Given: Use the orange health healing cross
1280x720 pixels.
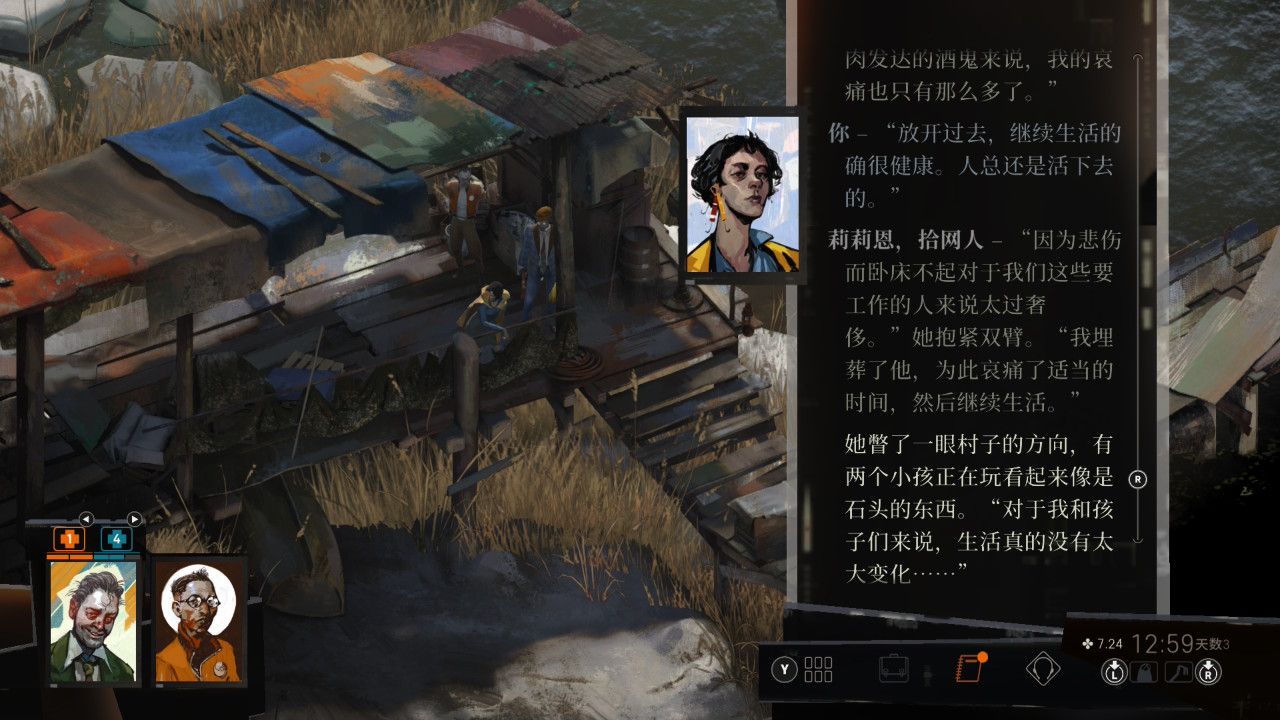Looking at the screenshot, I should [69, 540].
